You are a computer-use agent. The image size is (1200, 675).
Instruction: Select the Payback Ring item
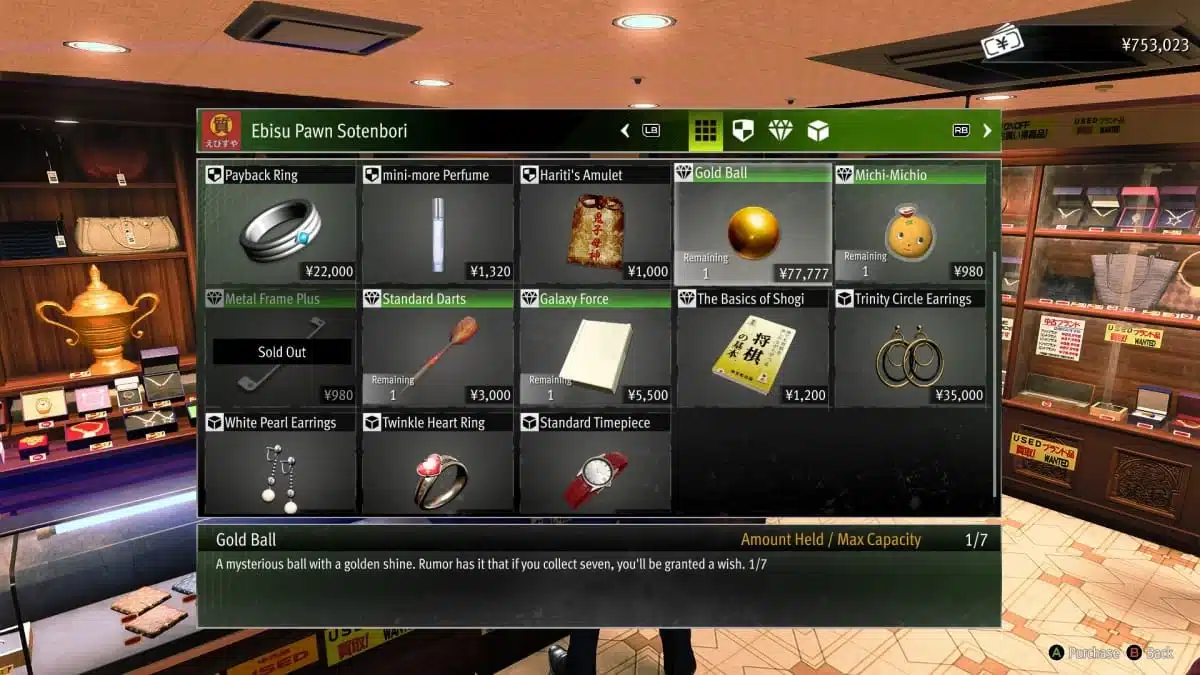coord(280,226)
